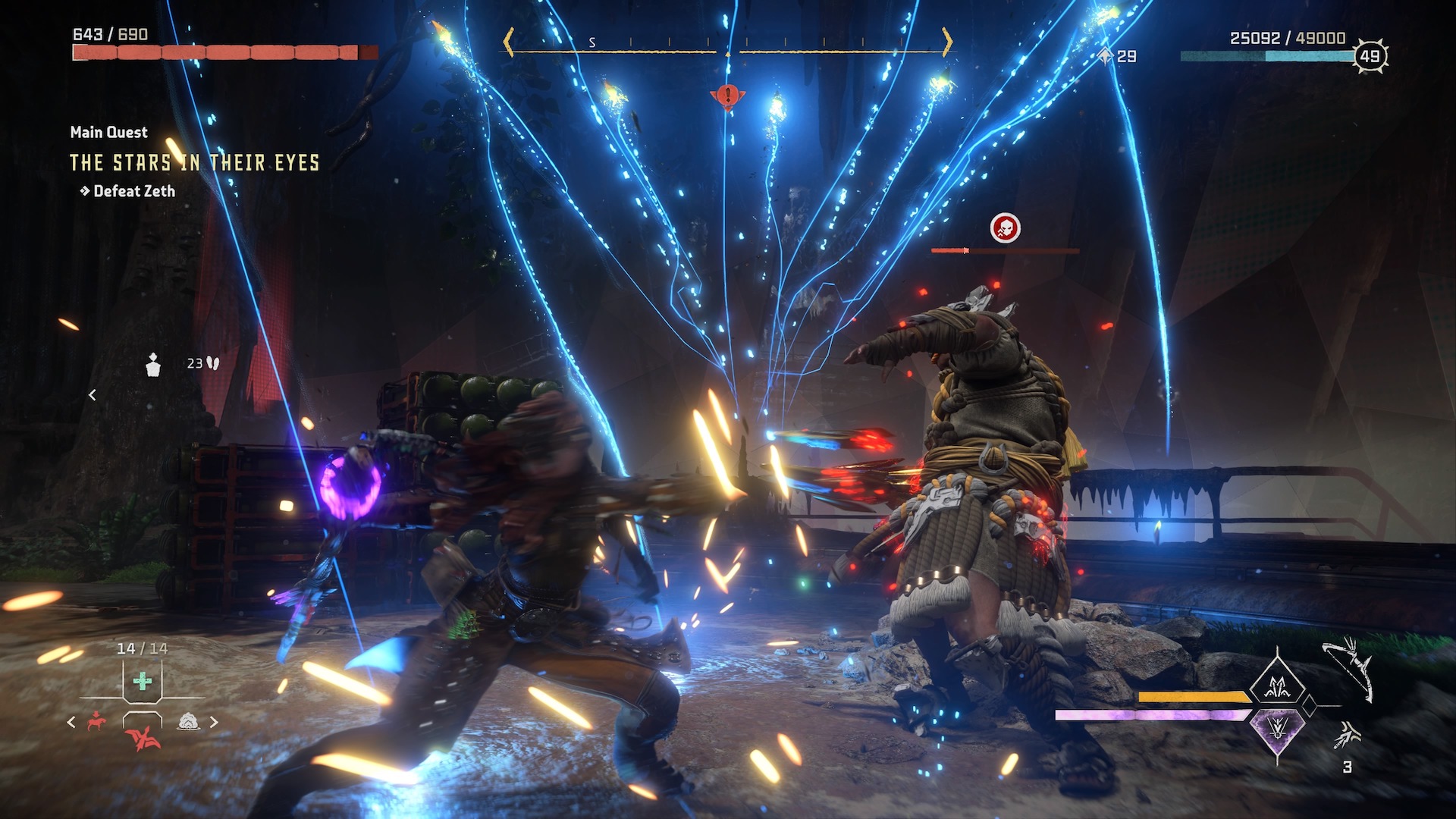The width and height of the screenshot is (1456, 819).
Task: Cycle tools with the right arrow
Action: [x=214, y=722]
